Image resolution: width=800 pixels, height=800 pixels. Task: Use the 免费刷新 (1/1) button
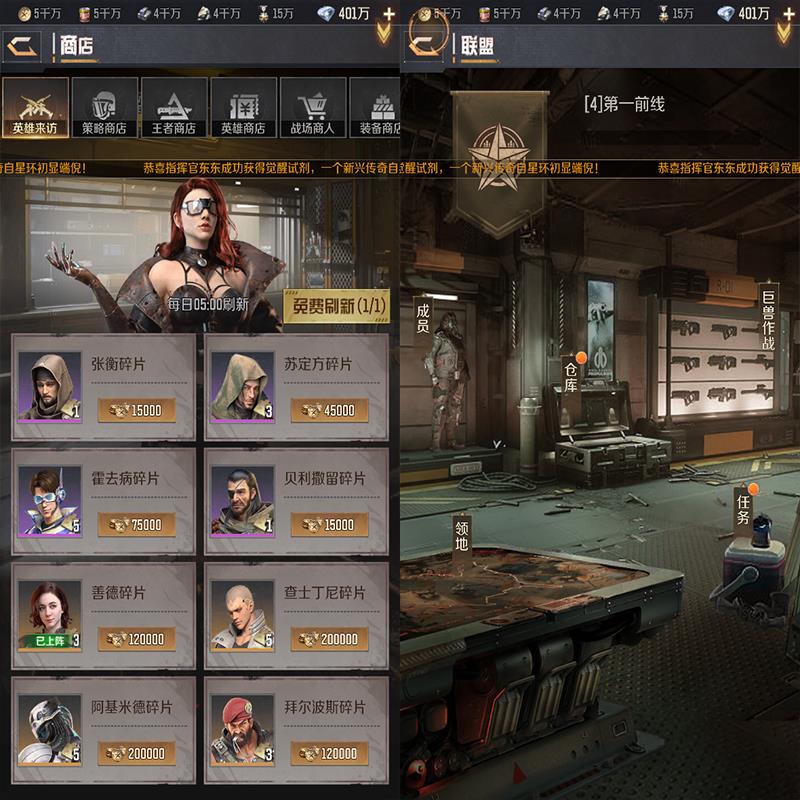(336, 306)
